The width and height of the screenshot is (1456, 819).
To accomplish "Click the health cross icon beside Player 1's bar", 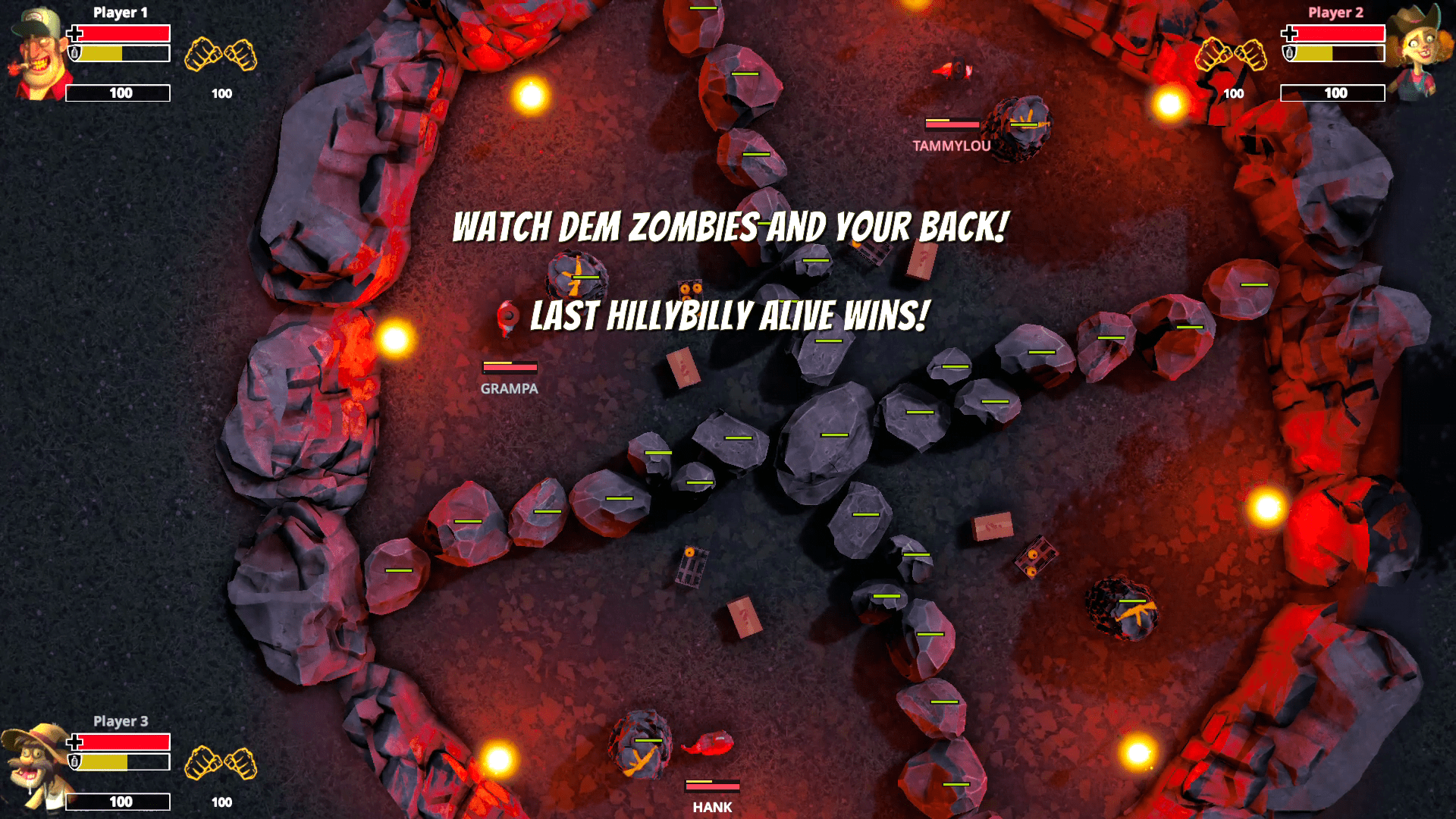I will 74,32.
